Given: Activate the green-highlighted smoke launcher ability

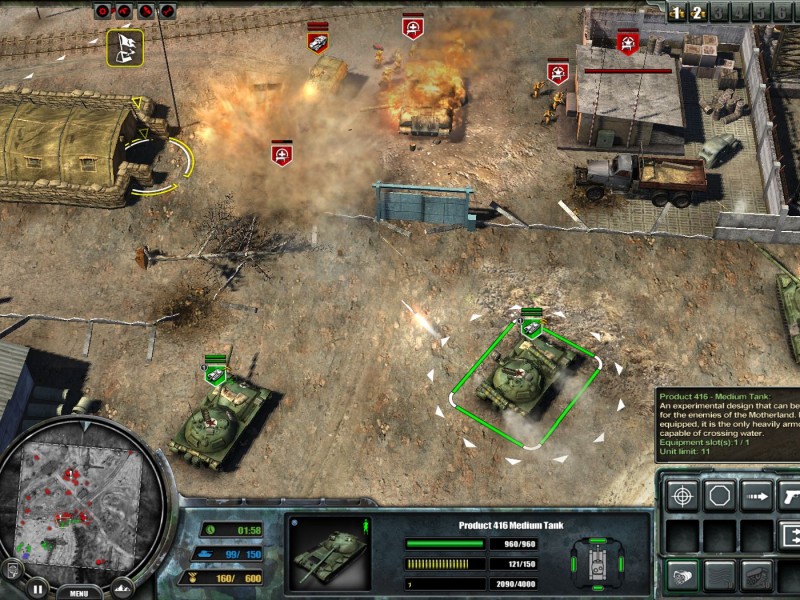Looking at the screenshot, I should 683,575.
